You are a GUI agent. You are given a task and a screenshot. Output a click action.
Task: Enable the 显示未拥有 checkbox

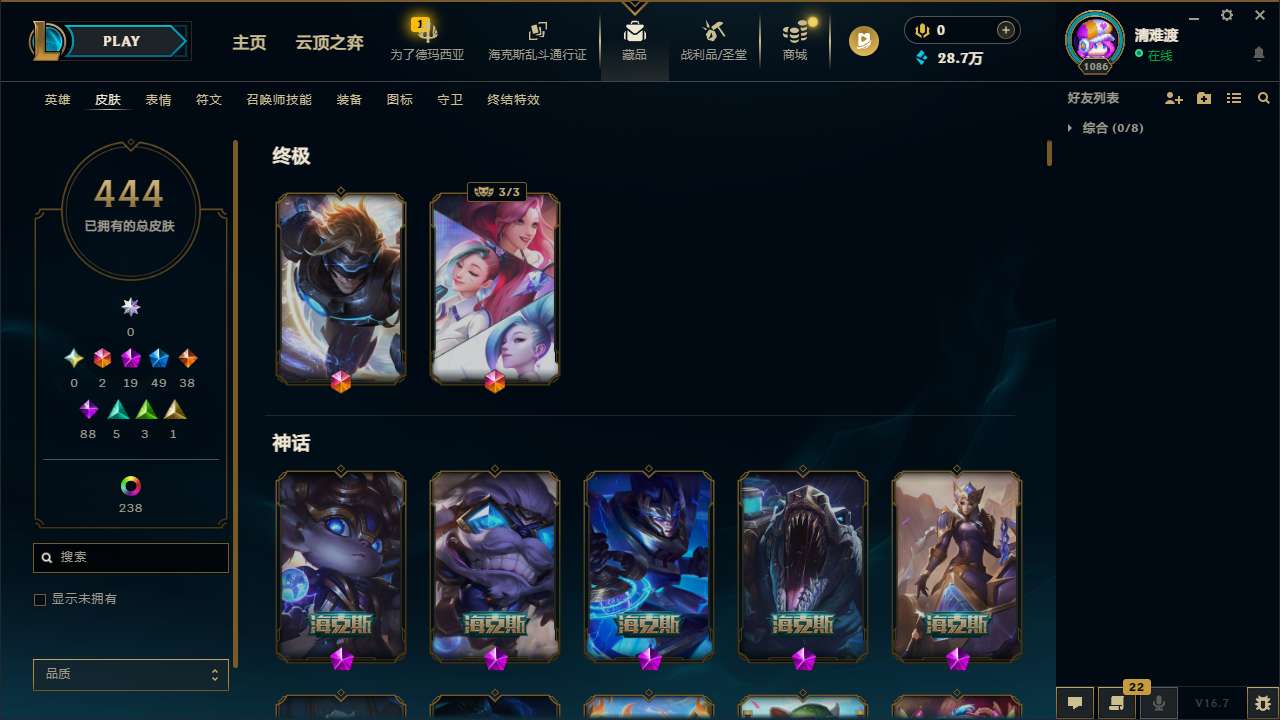click(x=40, y=599)
